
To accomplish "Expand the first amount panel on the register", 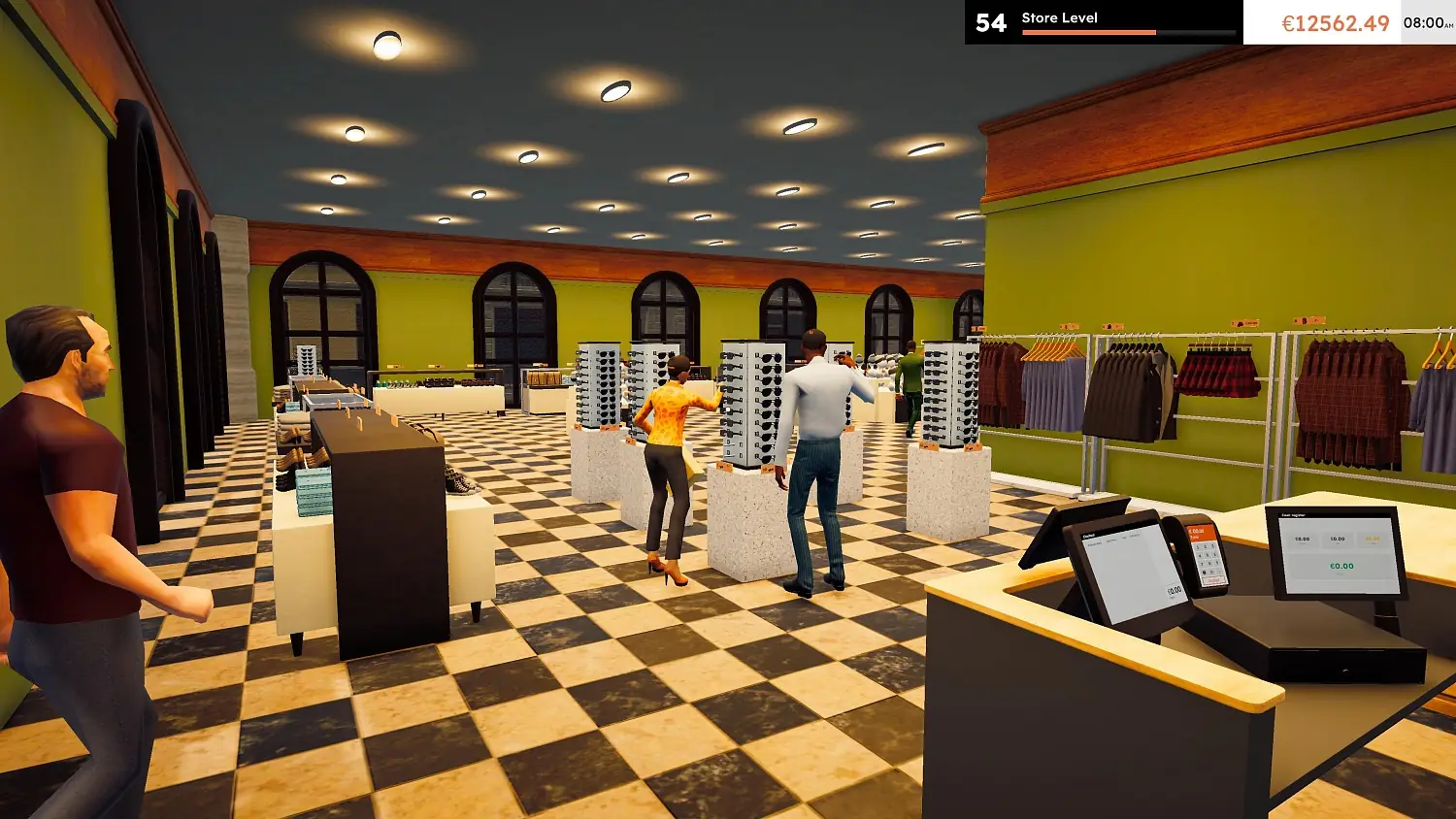I will [1303, 540].
